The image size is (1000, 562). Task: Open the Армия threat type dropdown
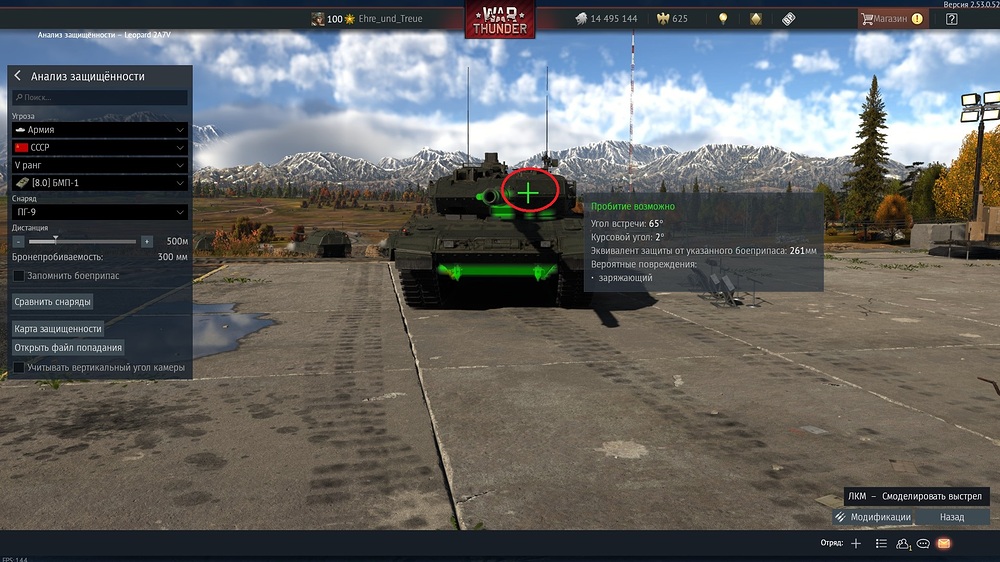[x=100, y=130]
